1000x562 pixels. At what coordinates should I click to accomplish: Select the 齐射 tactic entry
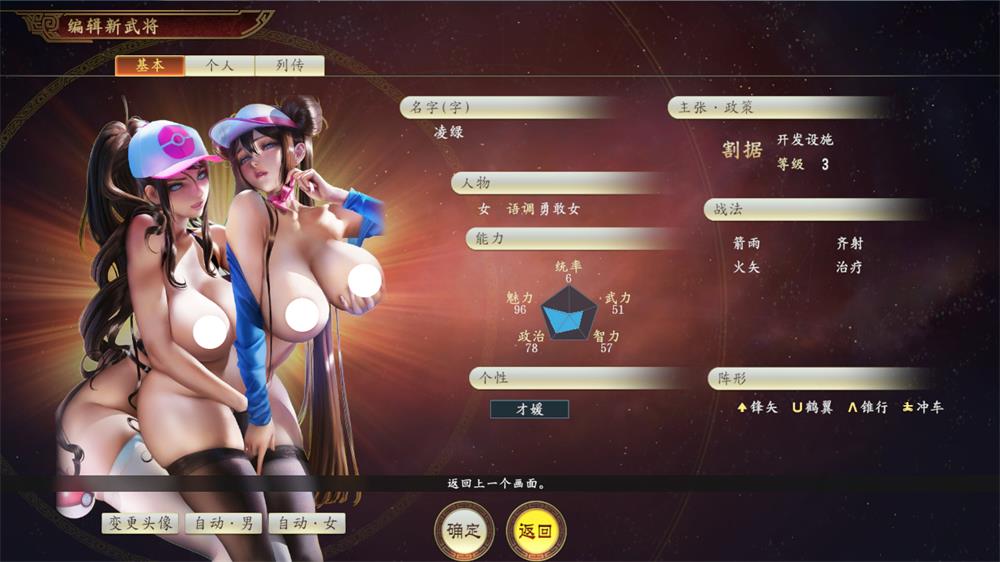pyautogui.click(x=849, y=243)
